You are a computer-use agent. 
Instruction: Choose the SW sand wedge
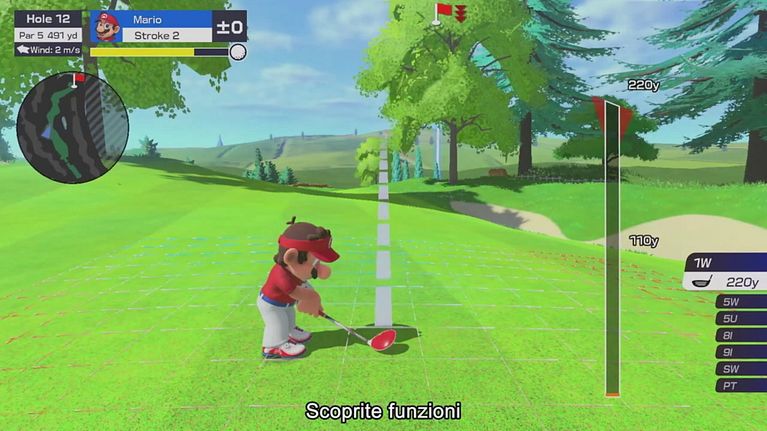click(x=741, y=369)
